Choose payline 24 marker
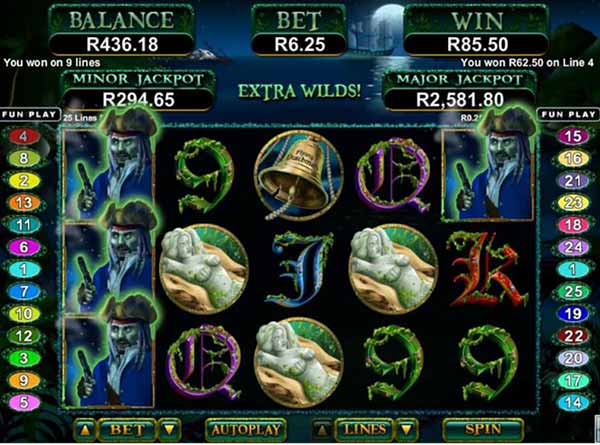This screenshot has height=445, width=600. [x=574, y=246]
